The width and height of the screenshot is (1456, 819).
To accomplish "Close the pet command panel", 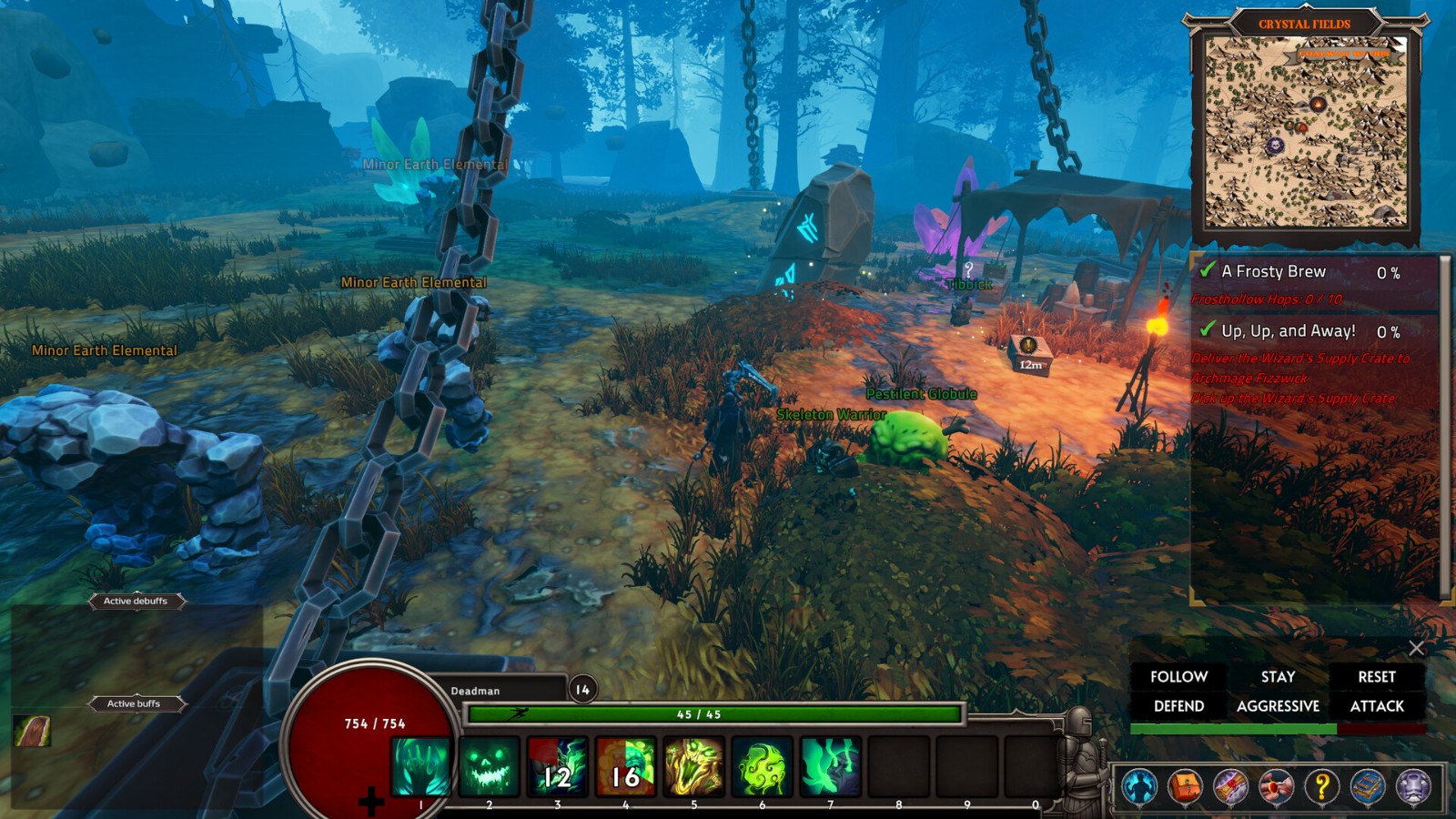I will 1416,648.
